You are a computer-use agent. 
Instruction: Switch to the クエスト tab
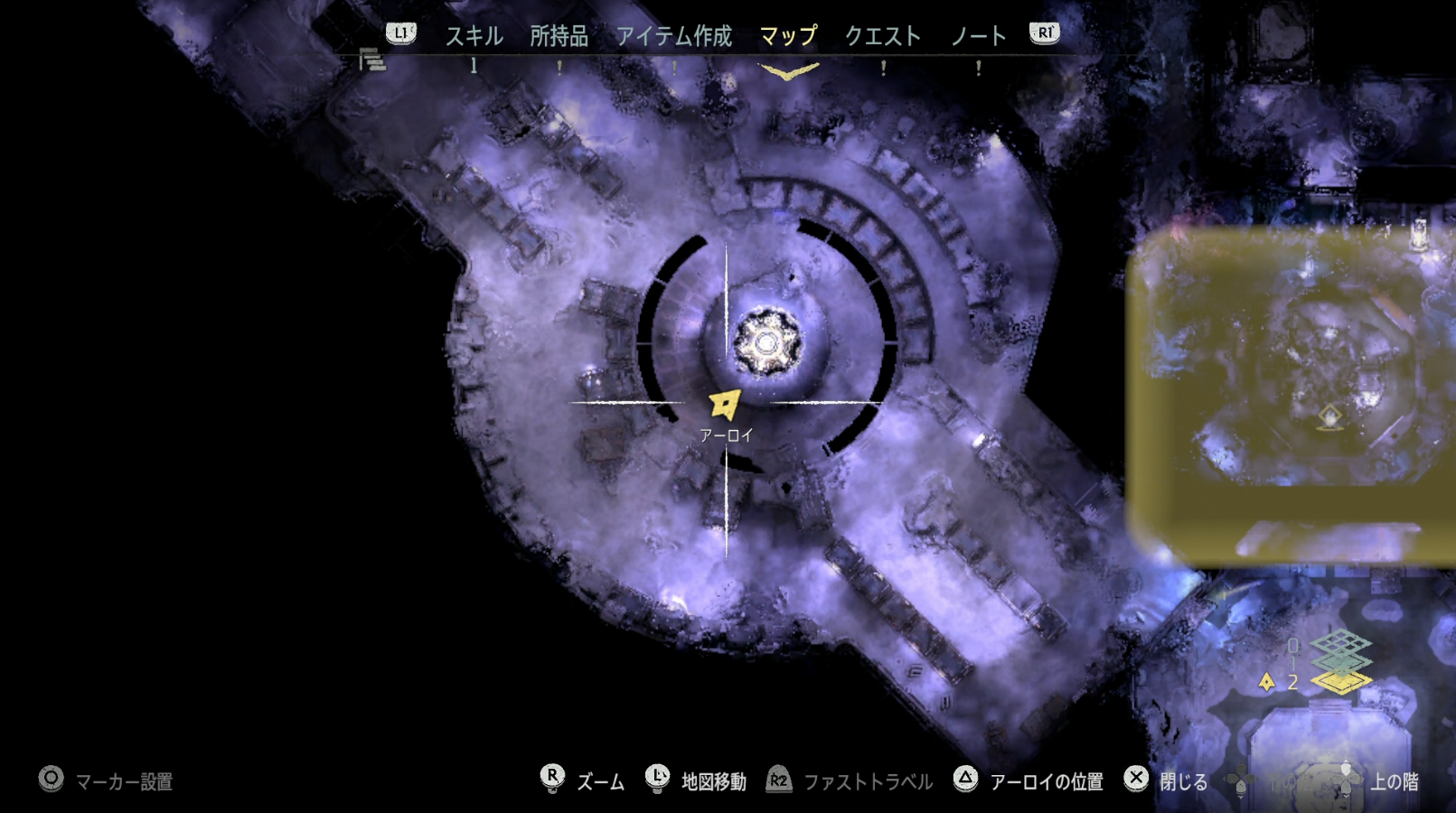[883, 36]
